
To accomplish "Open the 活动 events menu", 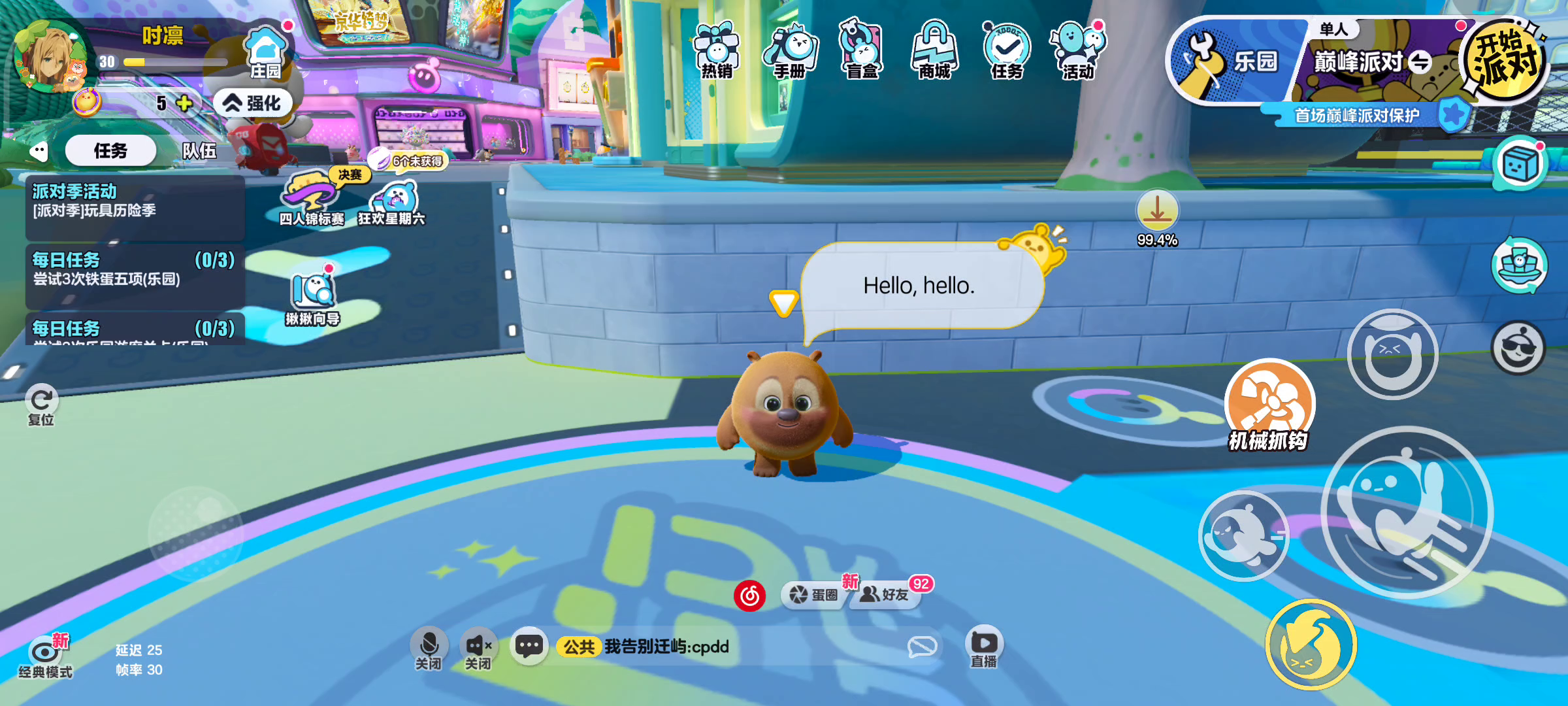I will coord(1077,50).
